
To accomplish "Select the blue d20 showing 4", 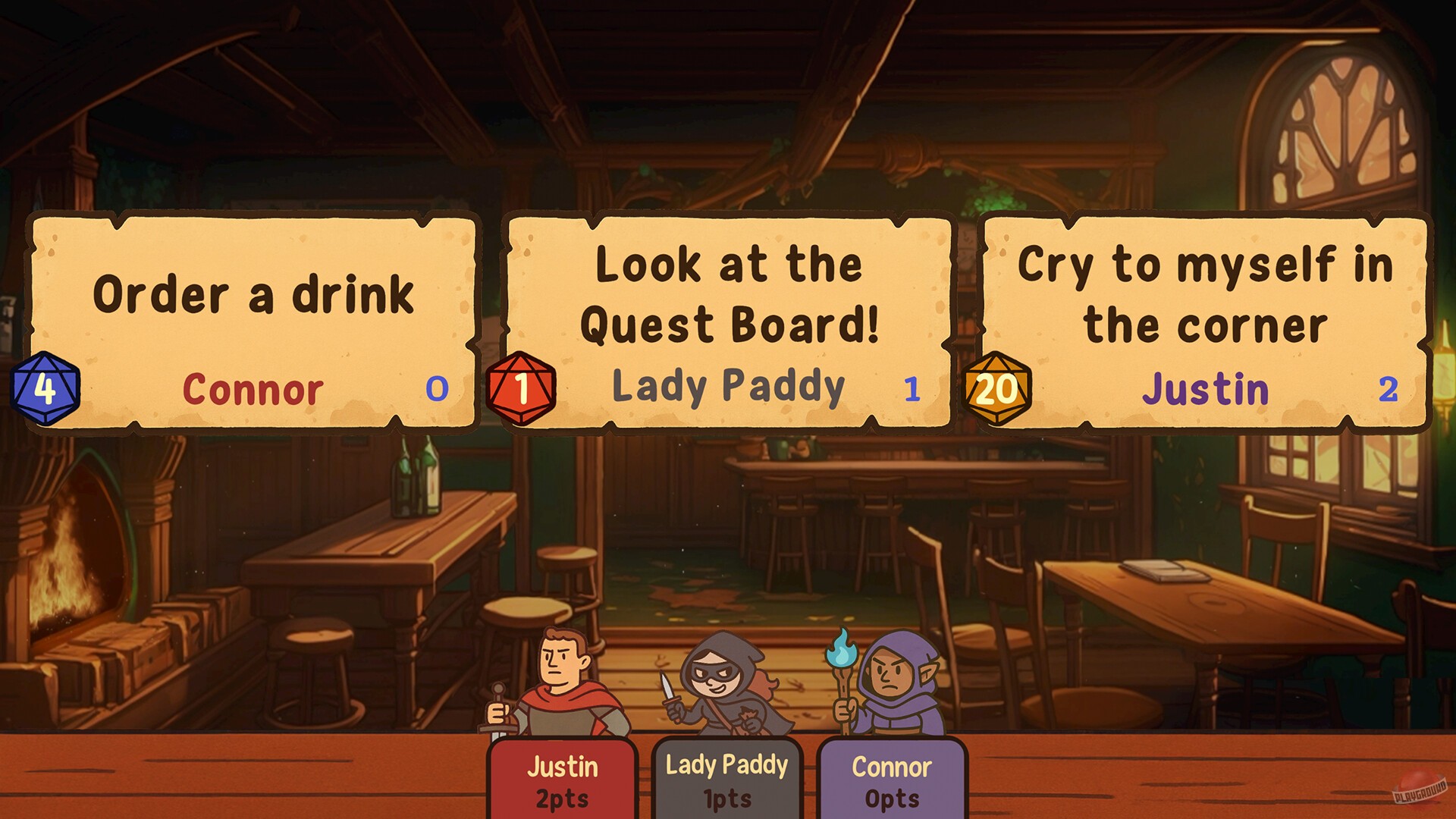I will pos(45,388).
